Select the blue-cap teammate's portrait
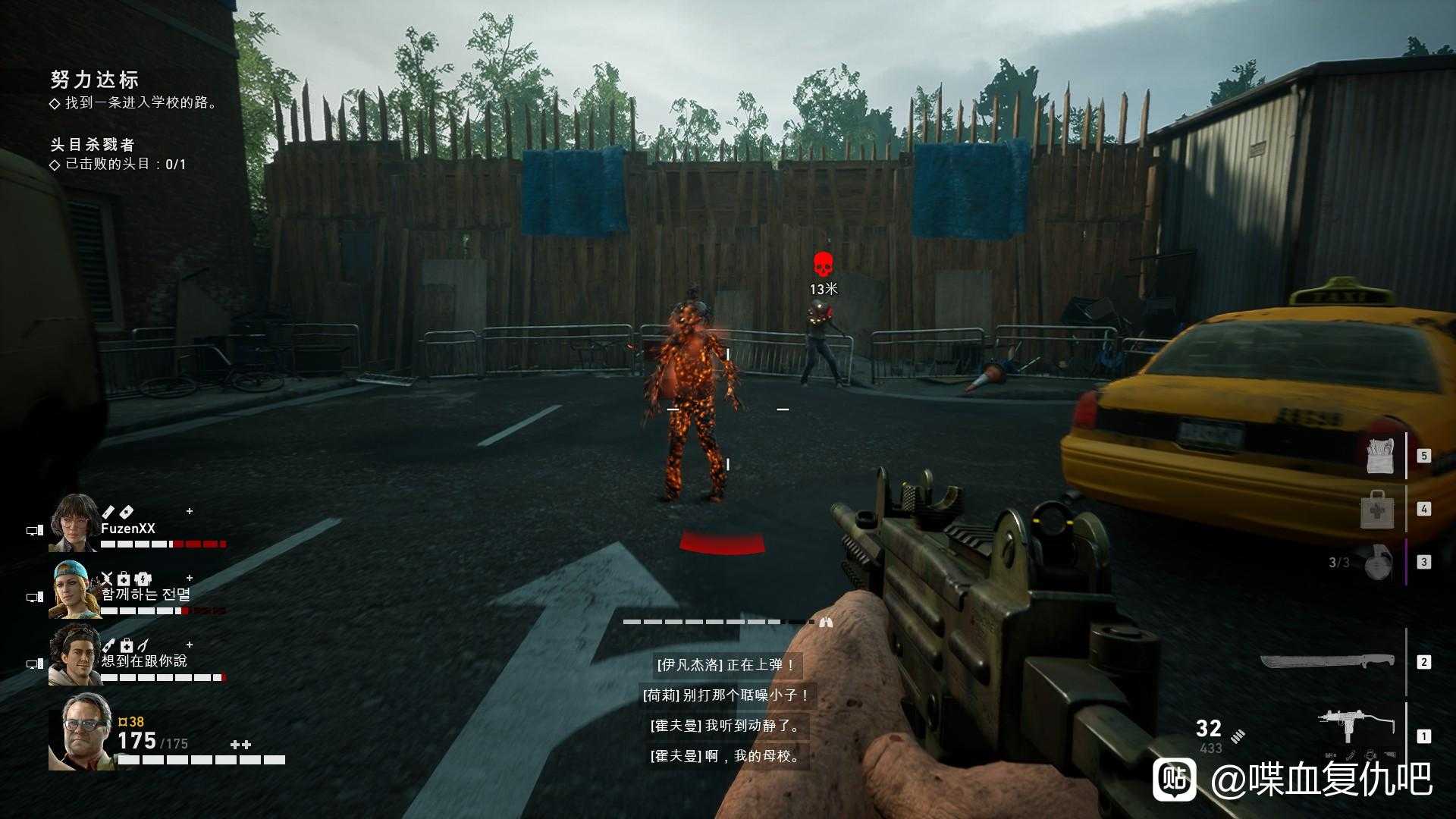The image size is (1456, 819). pos(74,590)
